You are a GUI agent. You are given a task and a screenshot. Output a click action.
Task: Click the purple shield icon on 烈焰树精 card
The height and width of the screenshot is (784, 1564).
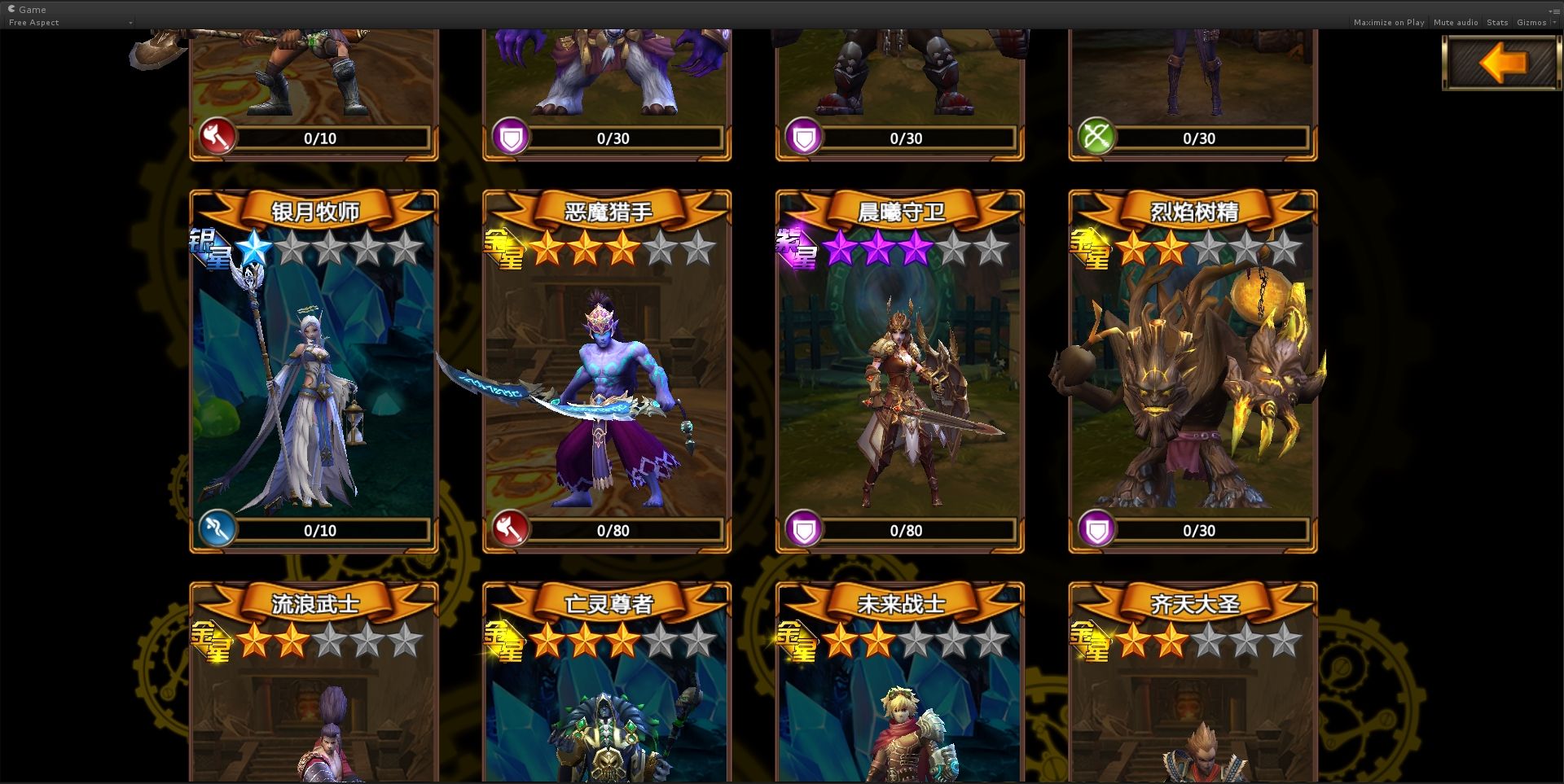[1096, 529]
